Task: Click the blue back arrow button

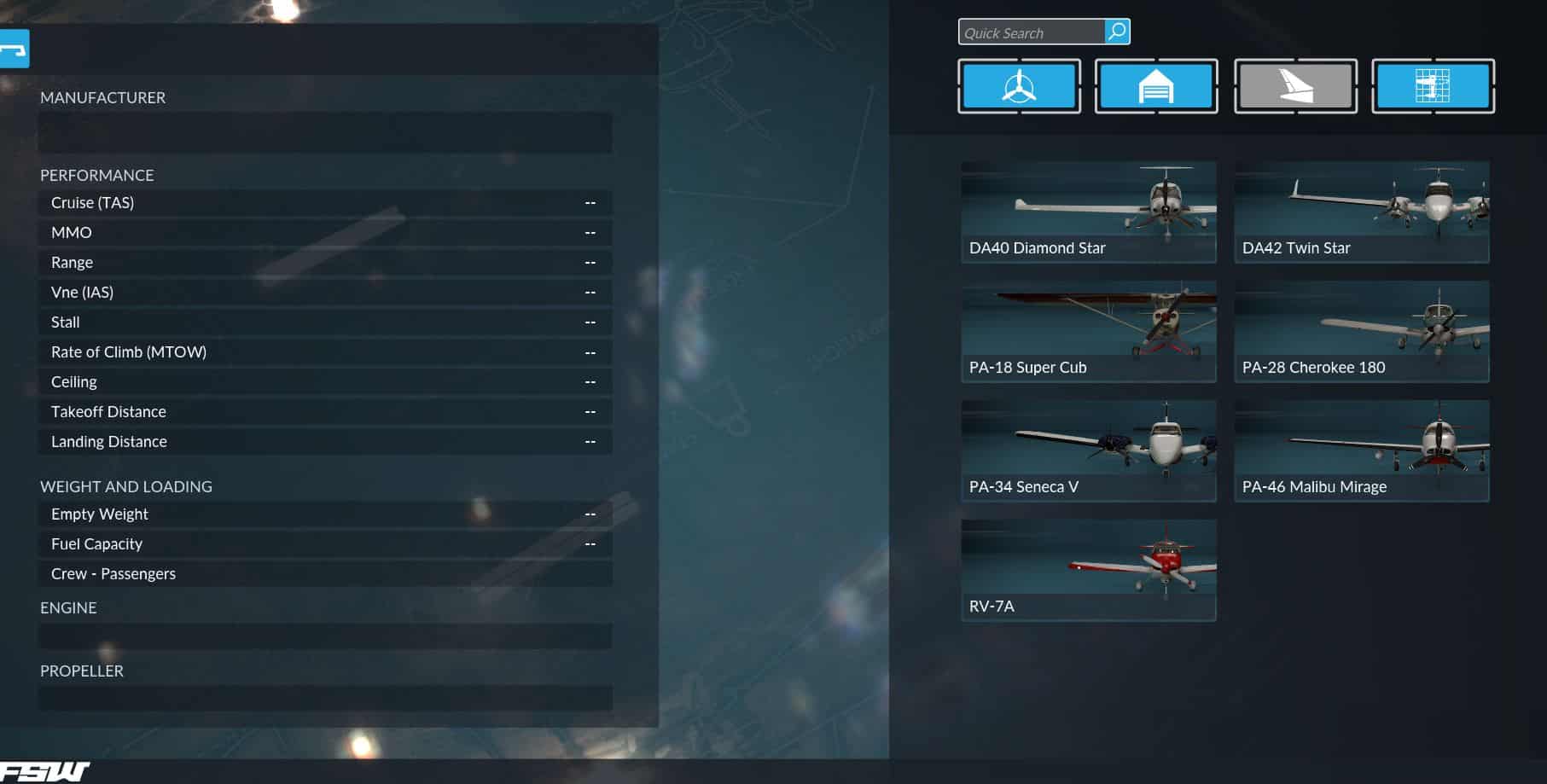Action: [14, 49]
